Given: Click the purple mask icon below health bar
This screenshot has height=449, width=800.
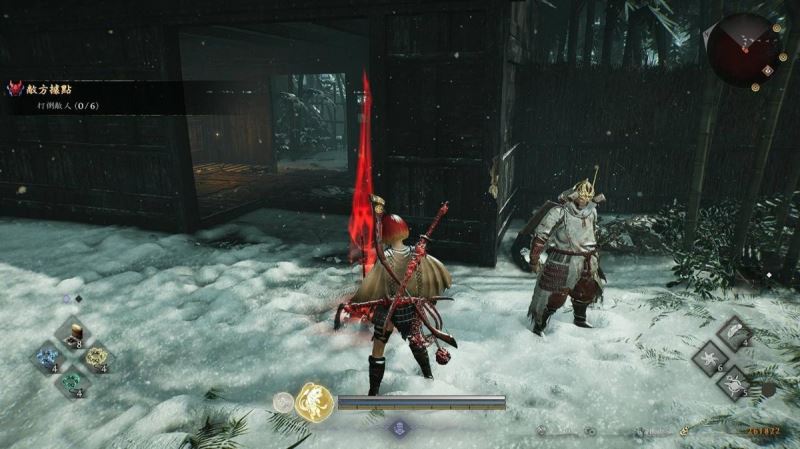Looking at the screenshot, I should (400, 426).
